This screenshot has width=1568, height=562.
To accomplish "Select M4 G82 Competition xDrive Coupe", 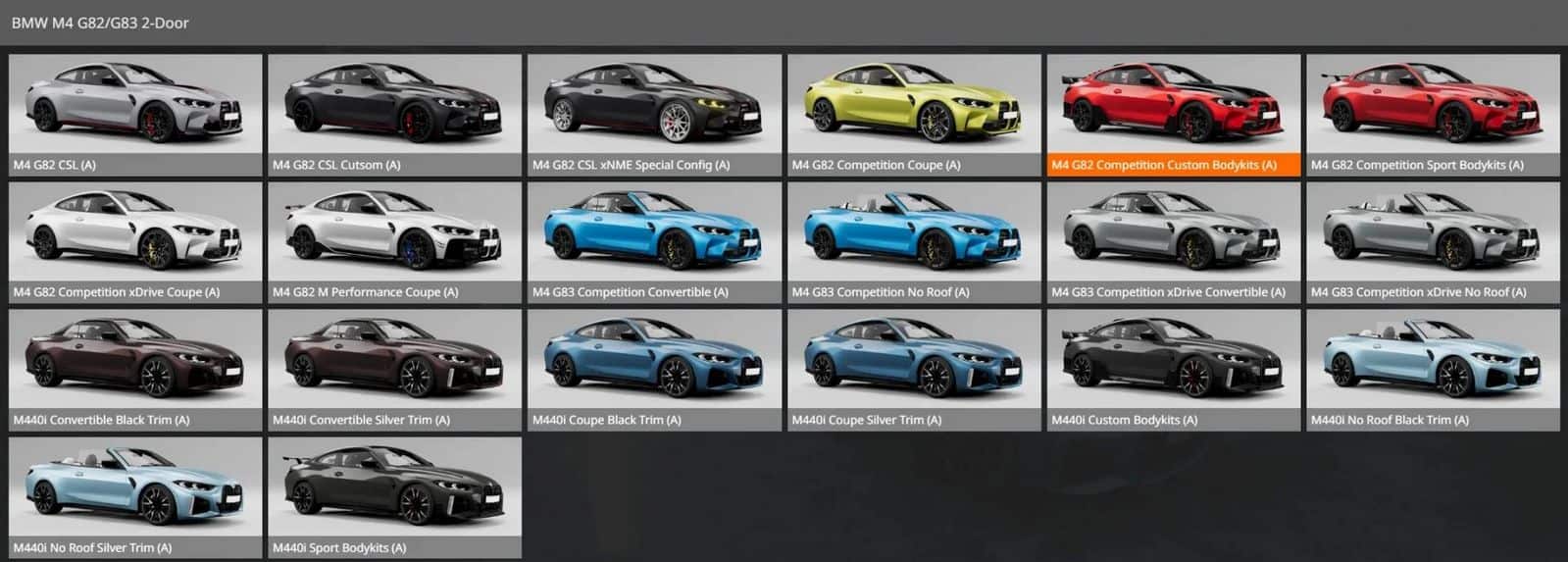I will [135, 241].
